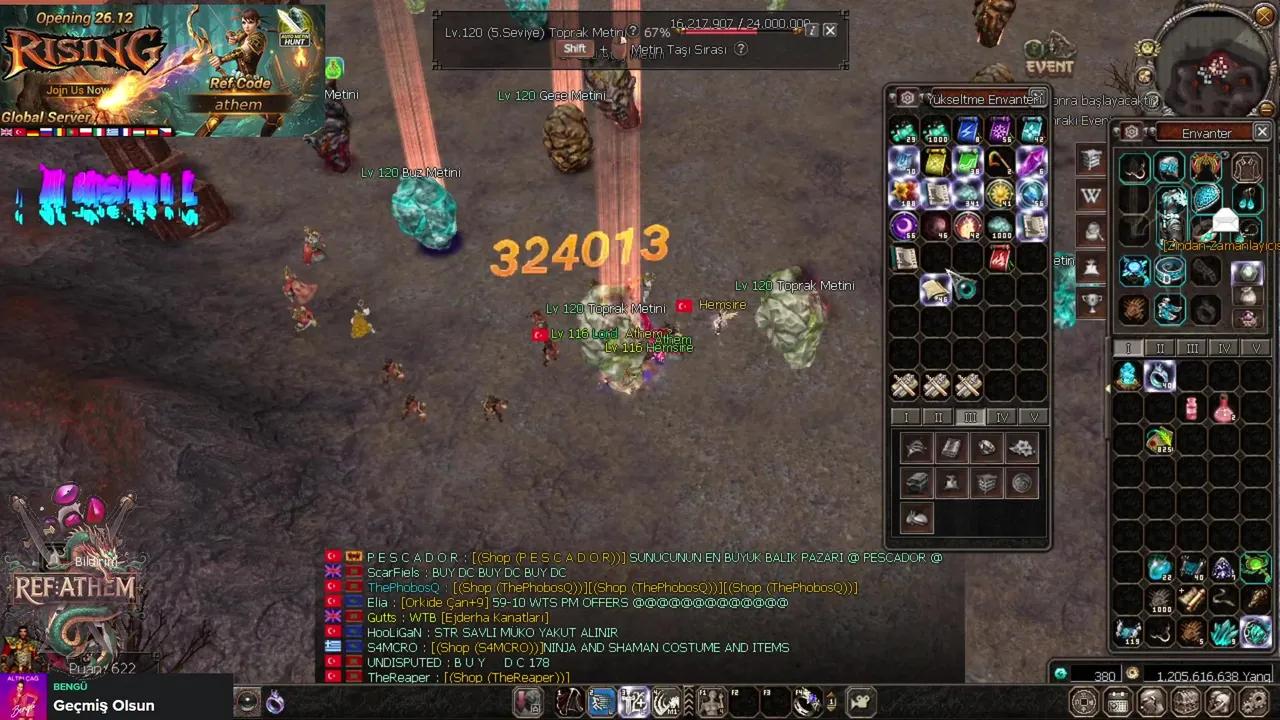Viewport: 1280px width, 720px height.
Task: Enable Auto Metin Hunt on the Rising banner
Action: click(297, 40)
